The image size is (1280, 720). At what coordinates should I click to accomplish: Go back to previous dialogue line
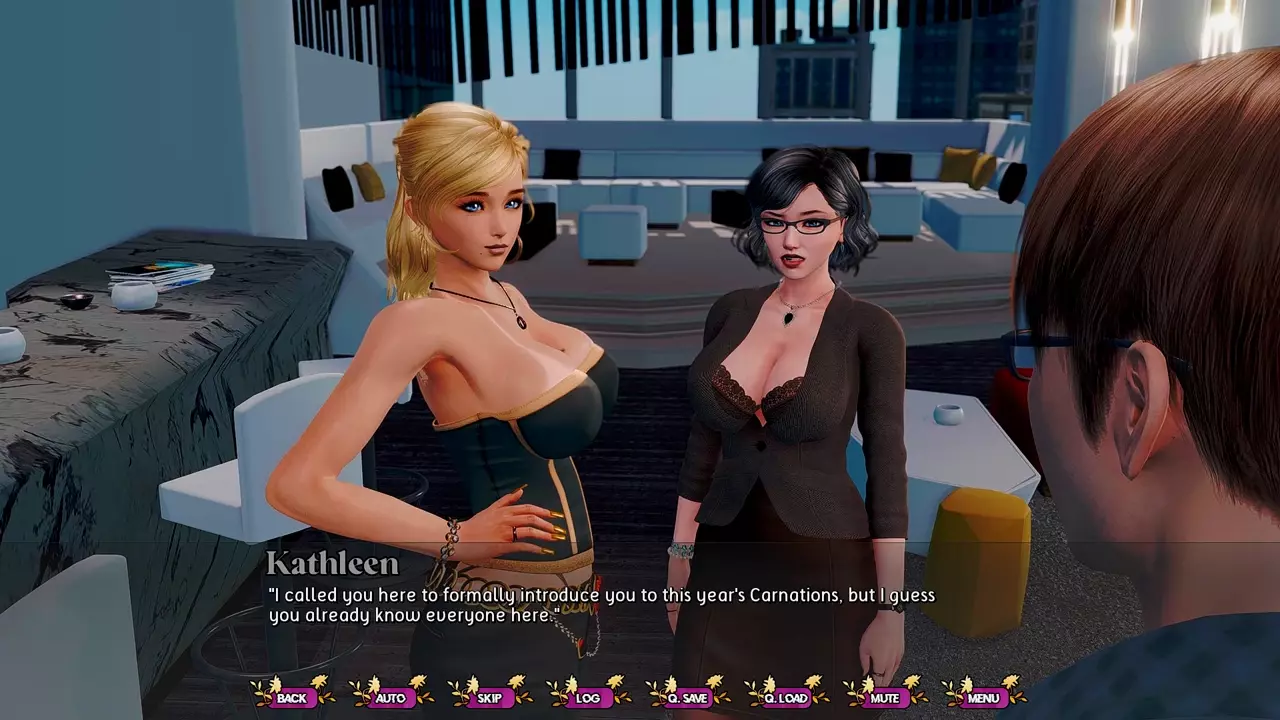292,697
